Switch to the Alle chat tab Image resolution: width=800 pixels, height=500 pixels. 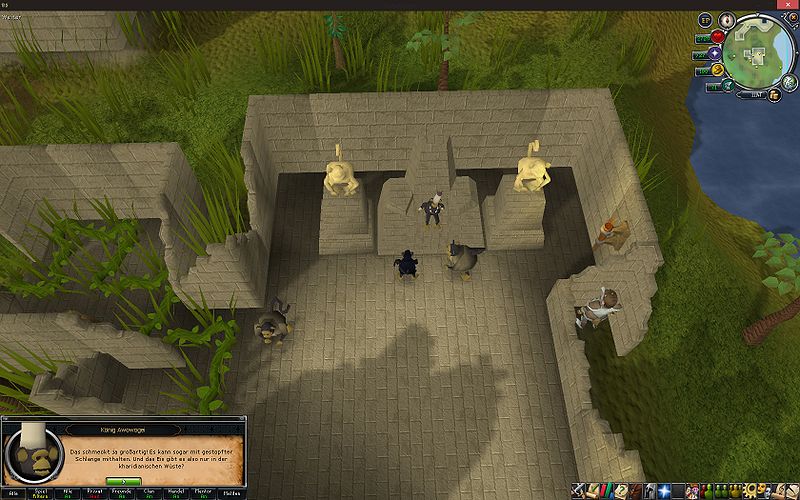(13, 493)
